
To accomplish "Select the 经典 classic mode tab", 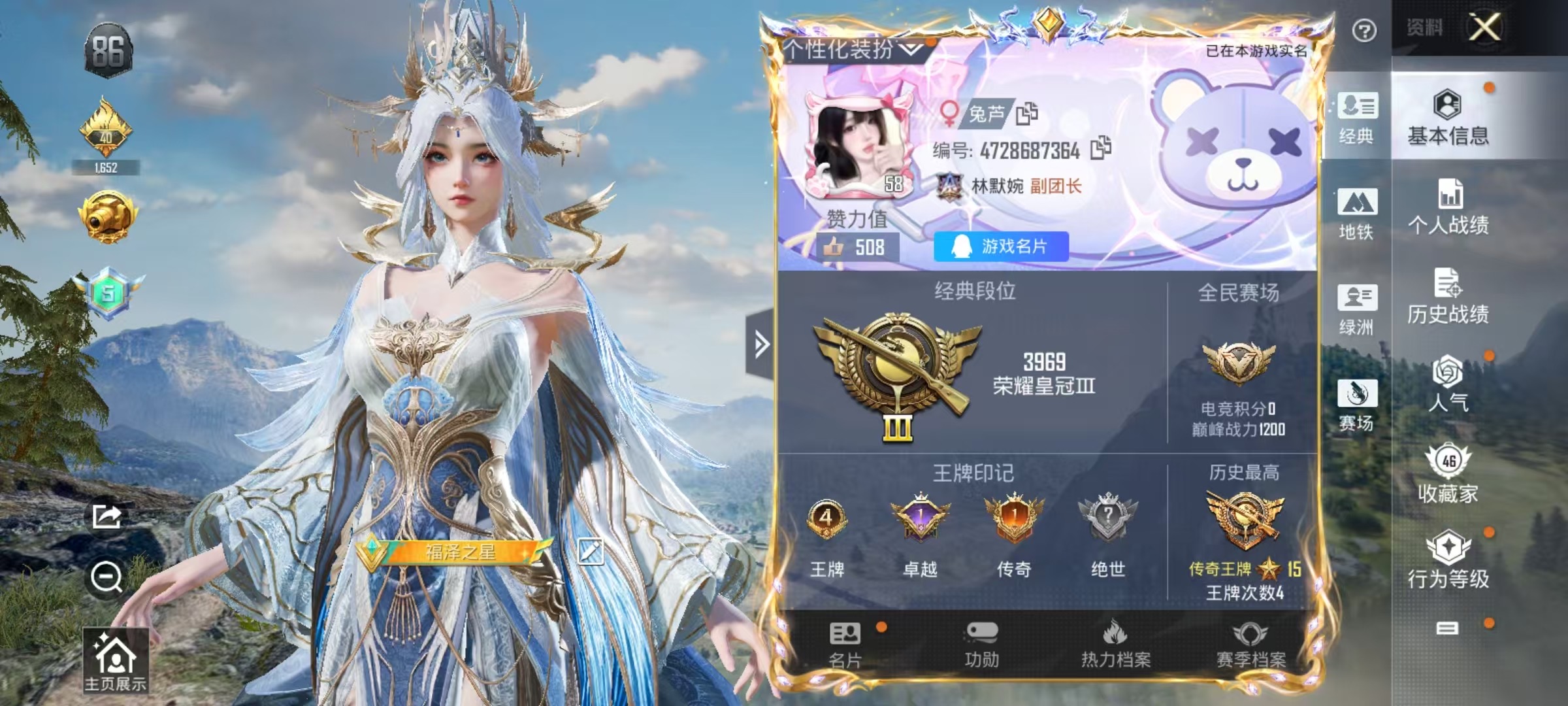I will (x=1357, y=118).
